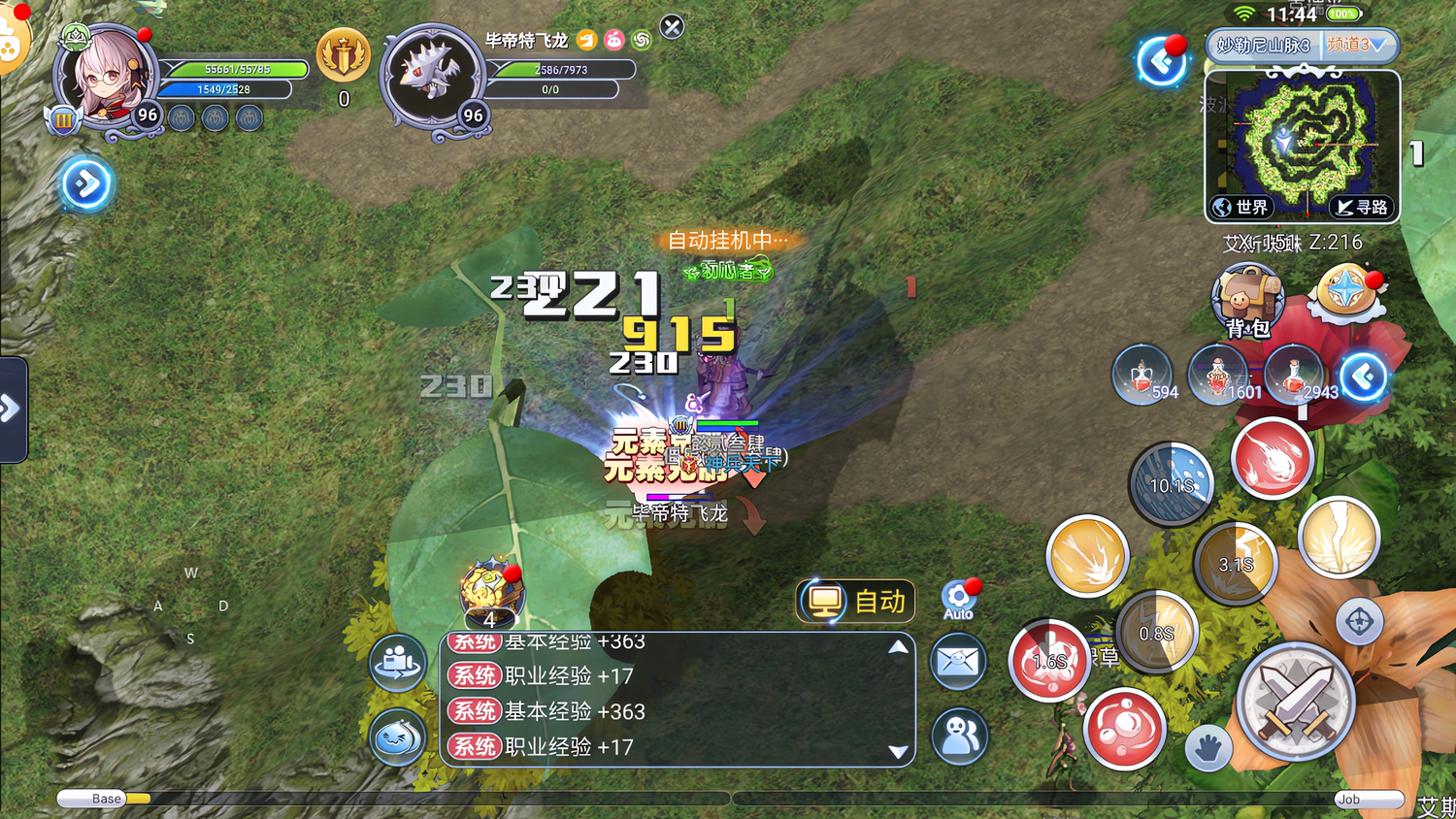Open the friends list icon
Screen dimensions: 1456x819
[x=959, y=735]
